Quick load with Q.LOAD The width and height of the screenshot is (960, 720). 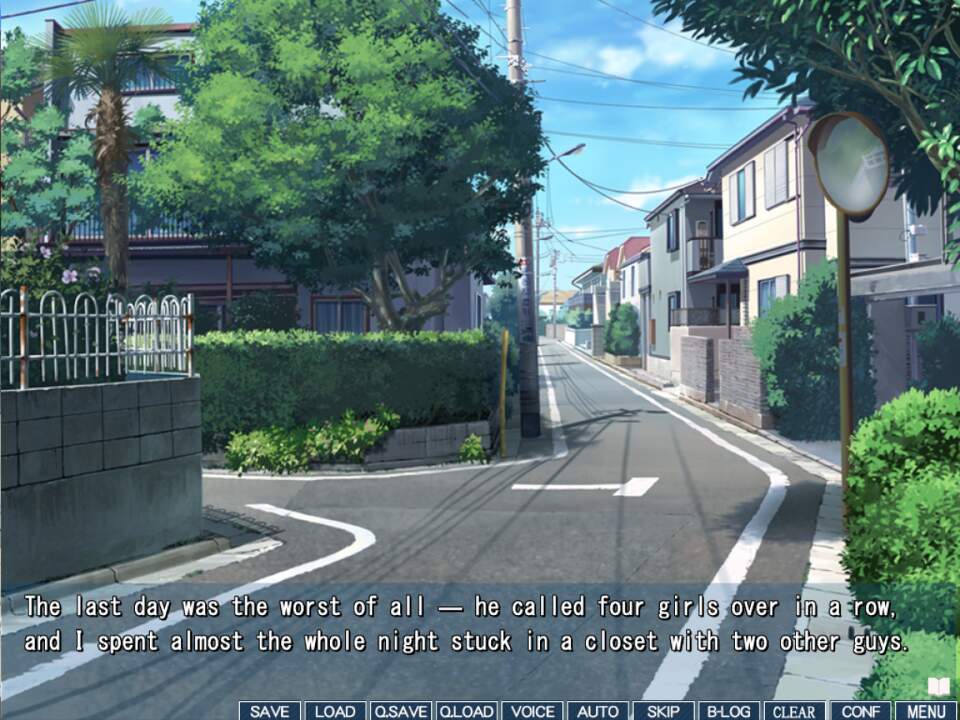[x=466, y=711]
